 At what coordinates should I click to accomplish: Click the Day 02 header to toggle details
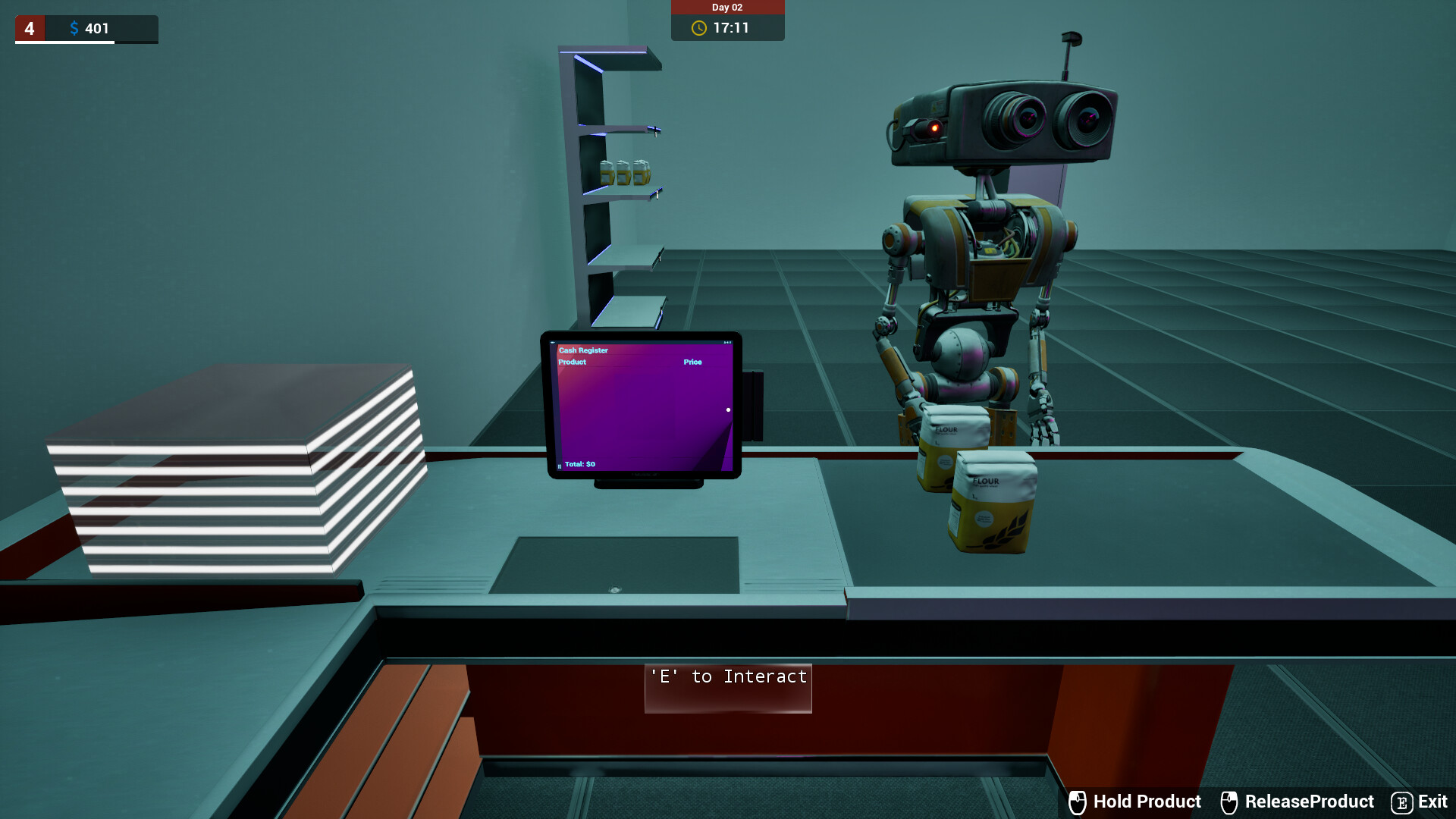pos(727,8)
